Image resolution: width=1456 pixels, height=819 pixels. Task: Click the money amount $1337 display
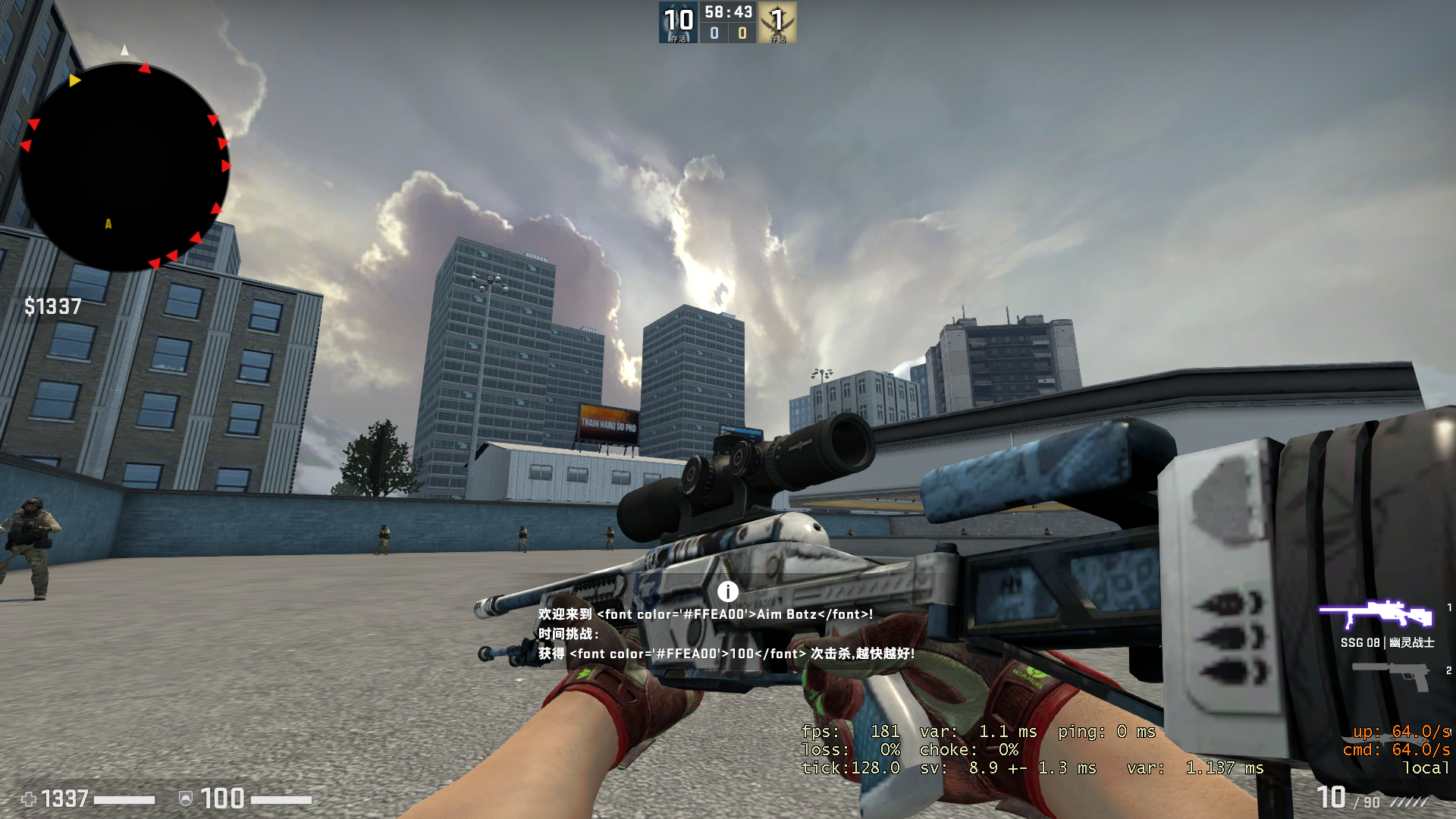coord(53,306)
